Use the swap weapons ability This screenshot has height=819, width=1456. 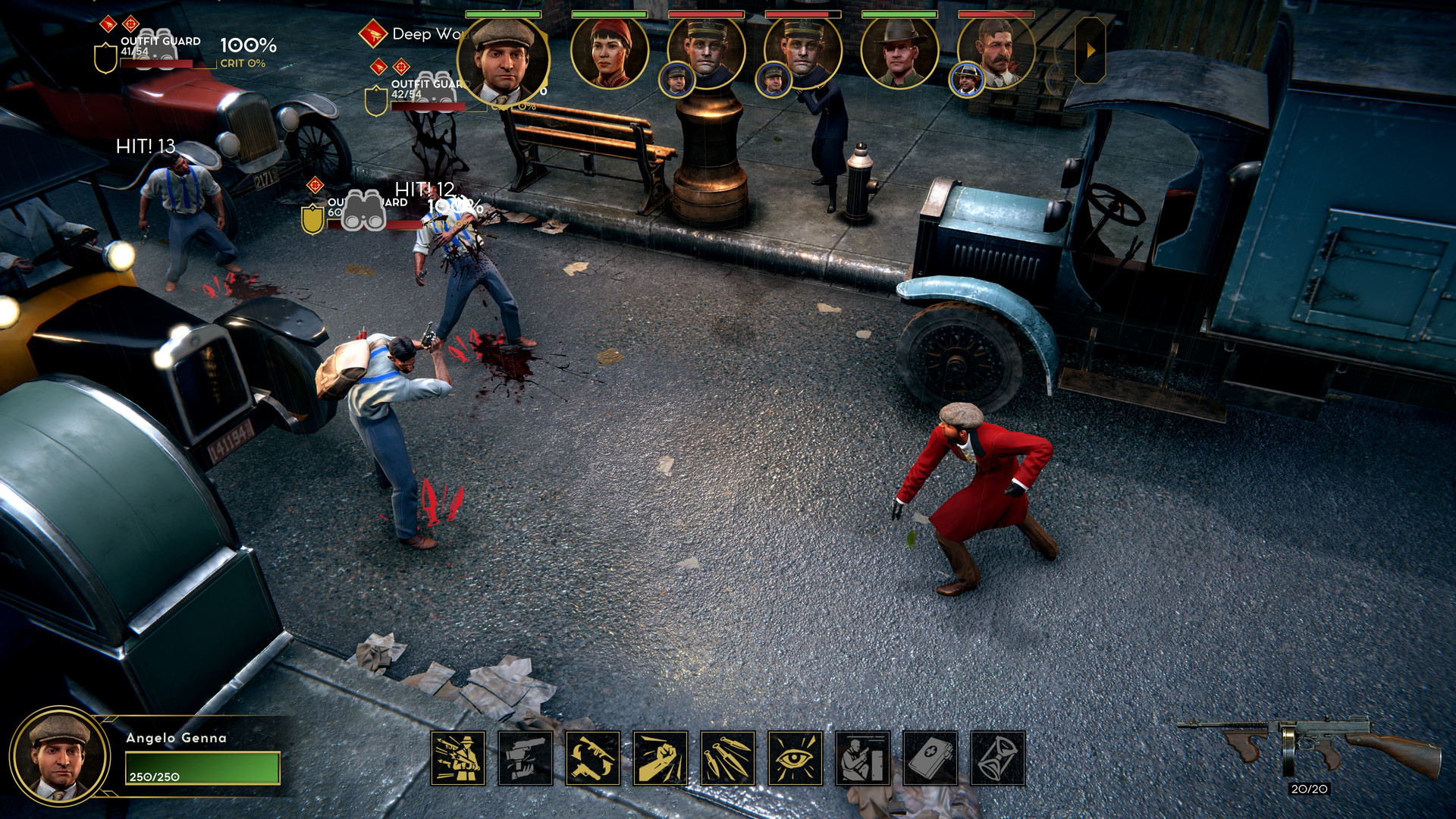pos(593,758)
